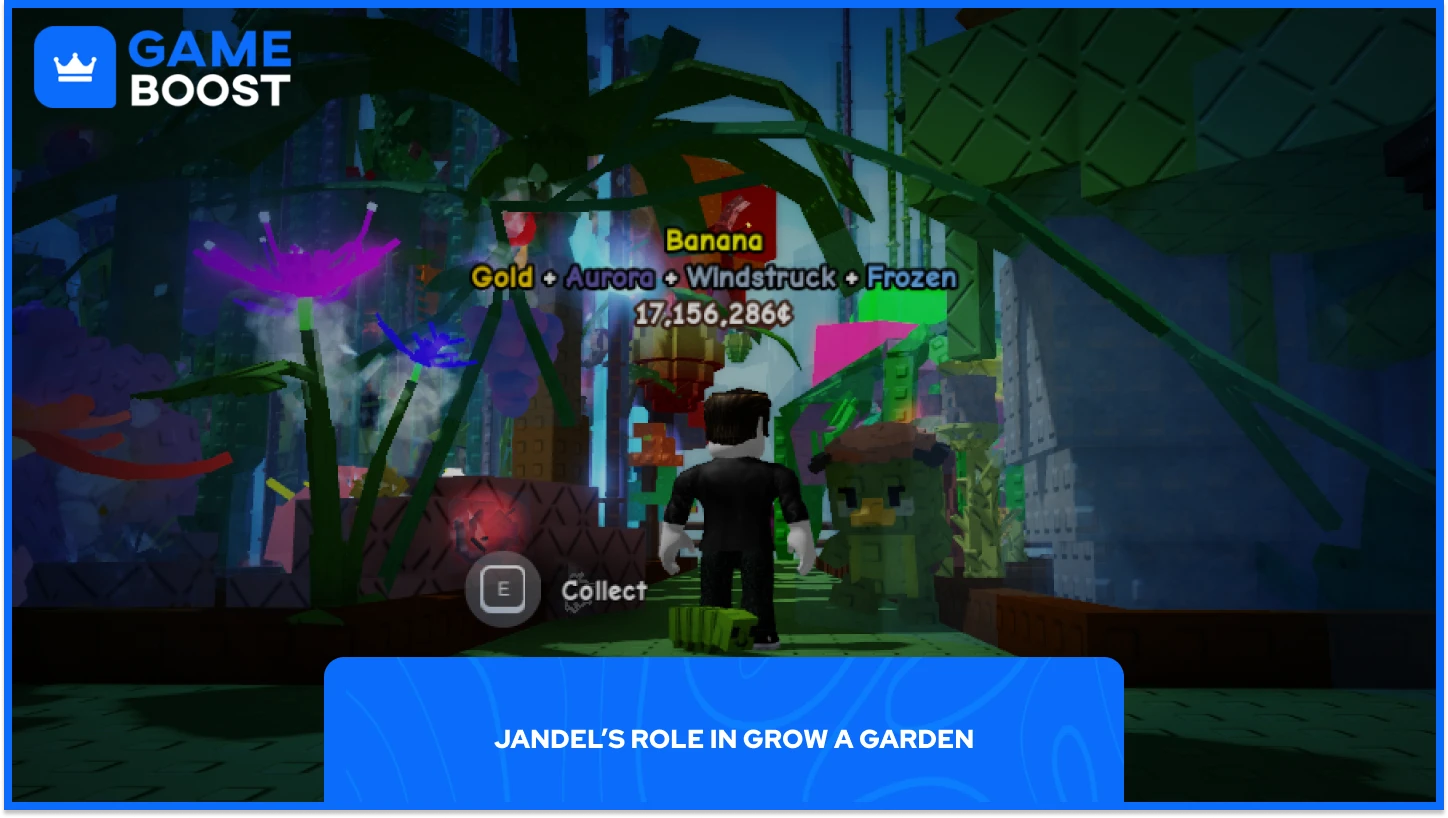This screenshot has width=1448, height=818.
Task: Click the 17,156,286¢ price value
Action: [711, 313]
